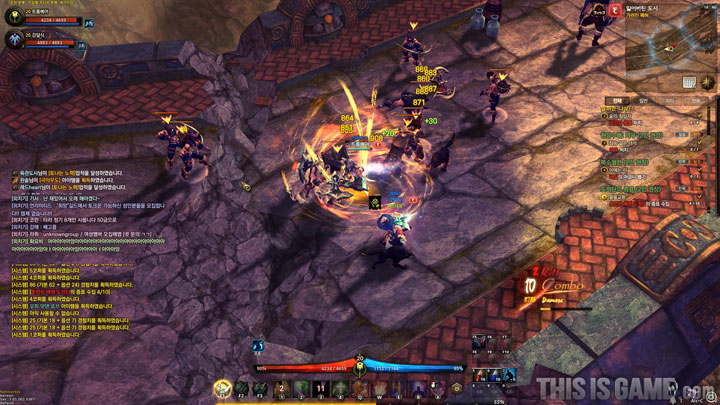Image resolution: width=720 pixels, height=405 pixels.
Task: Select the first party member's portrait
Action: 14,16
